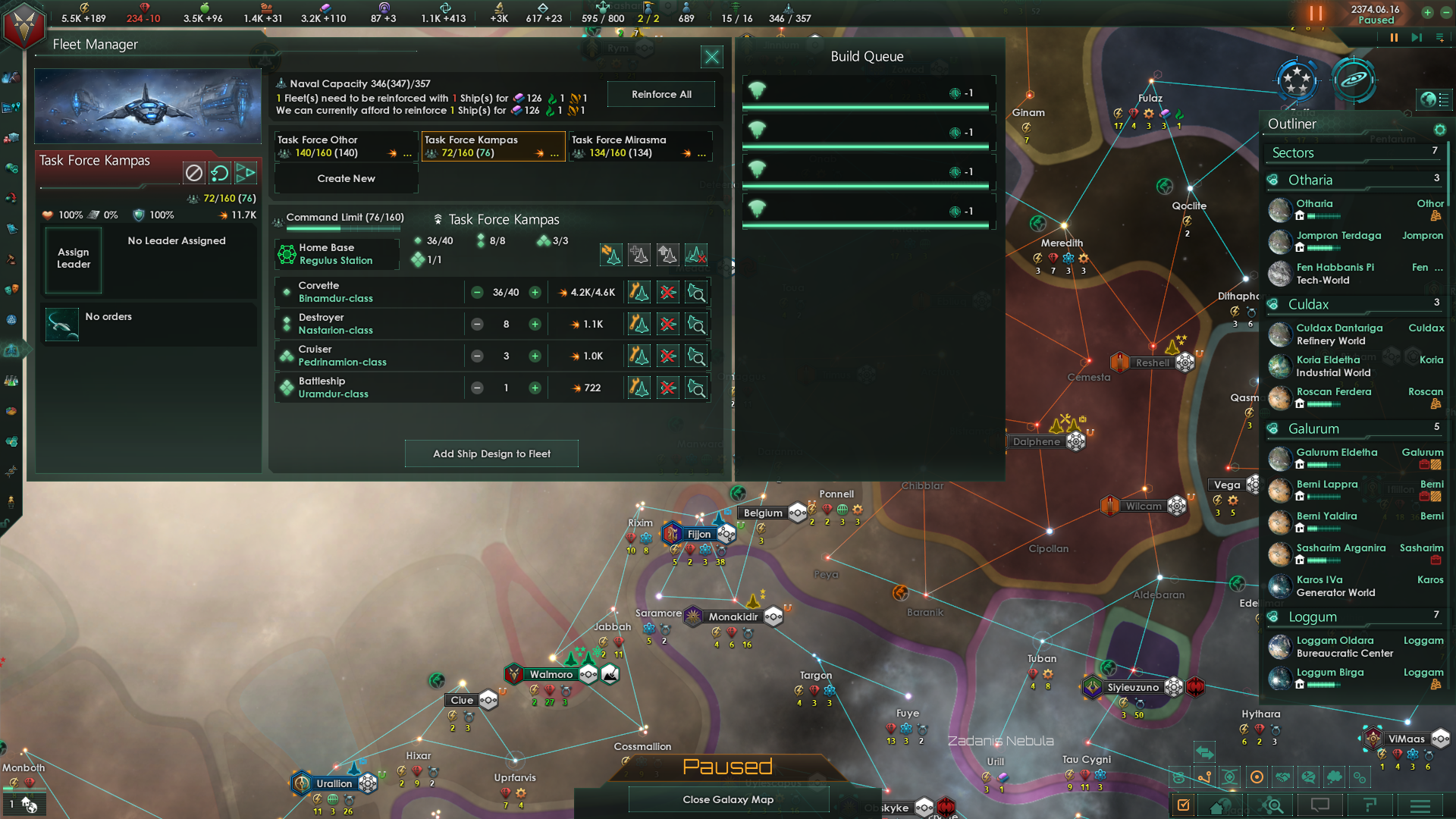Open Task Force Othor options via its ellipsis

click(406, 153)
